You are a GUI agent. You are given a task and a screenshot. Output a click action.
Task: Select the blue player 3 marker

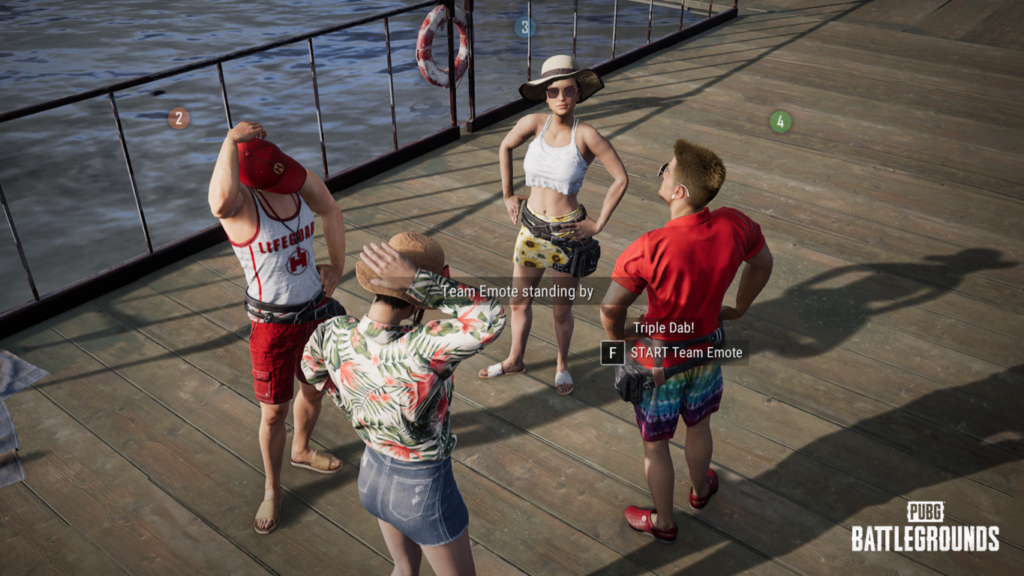pyautogui.click(x=525, y=27)
